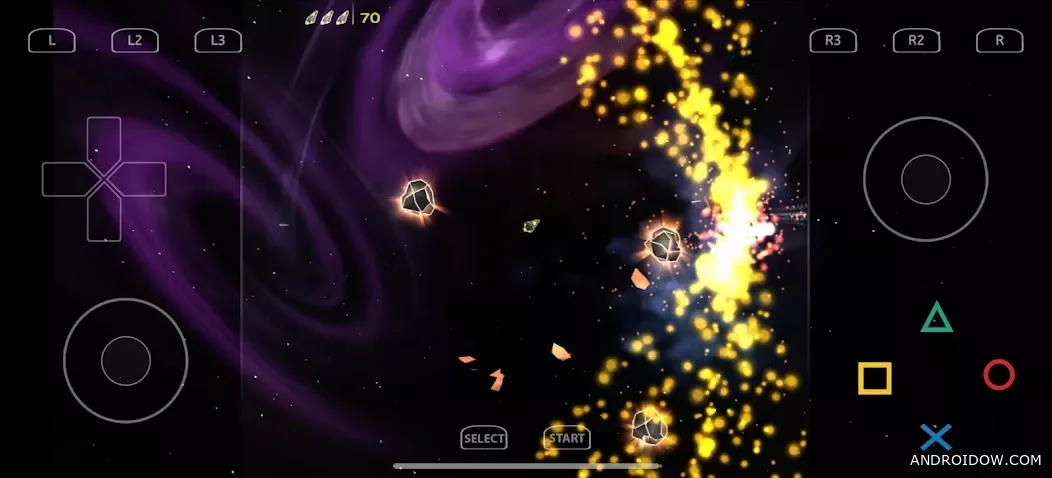Screen dimensions: 1052x478
Task: Tap the R2 trigger button
Action: (x=916, y=41)
